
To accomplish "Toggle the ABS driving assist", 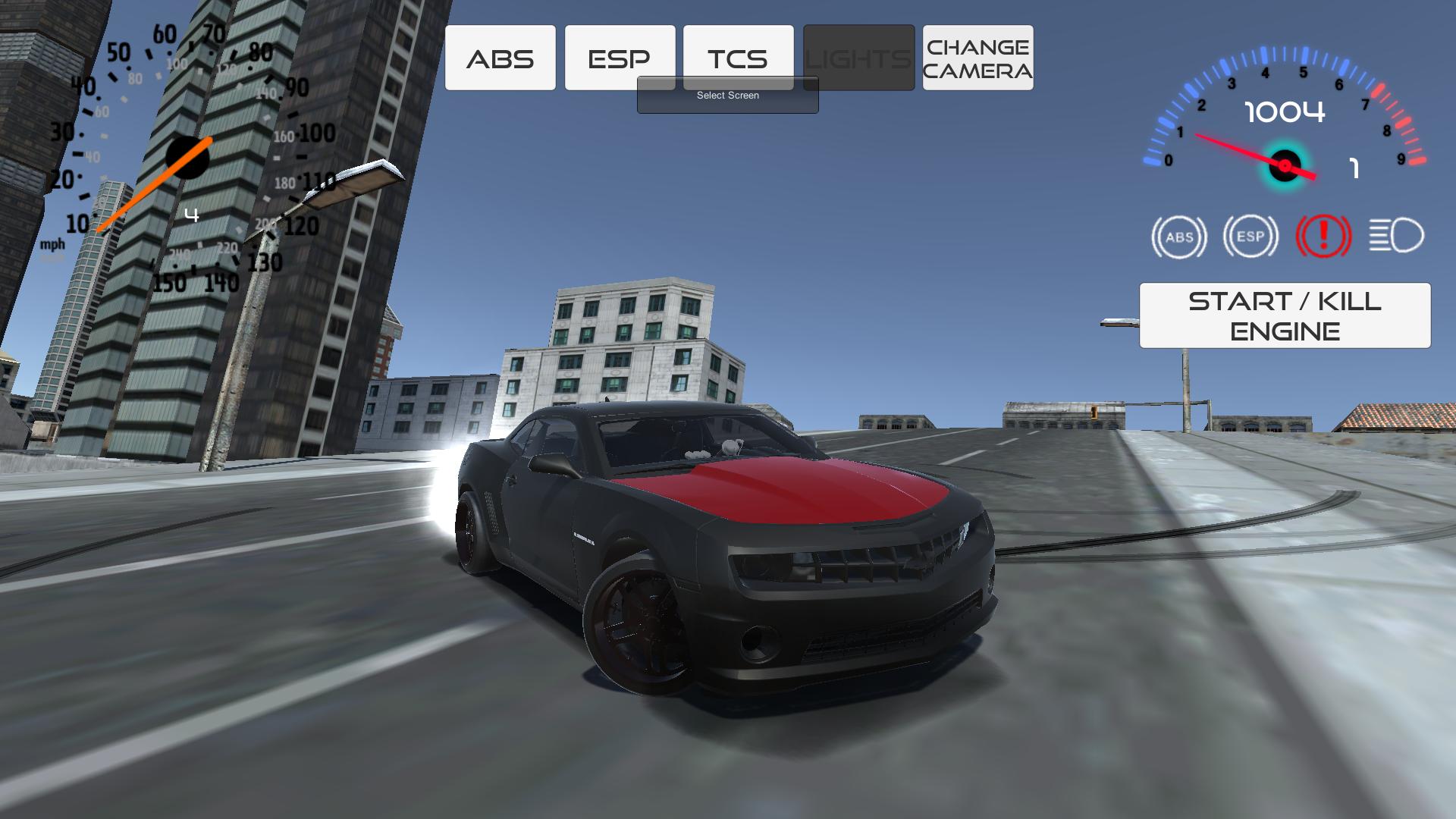I will (500, 56).
